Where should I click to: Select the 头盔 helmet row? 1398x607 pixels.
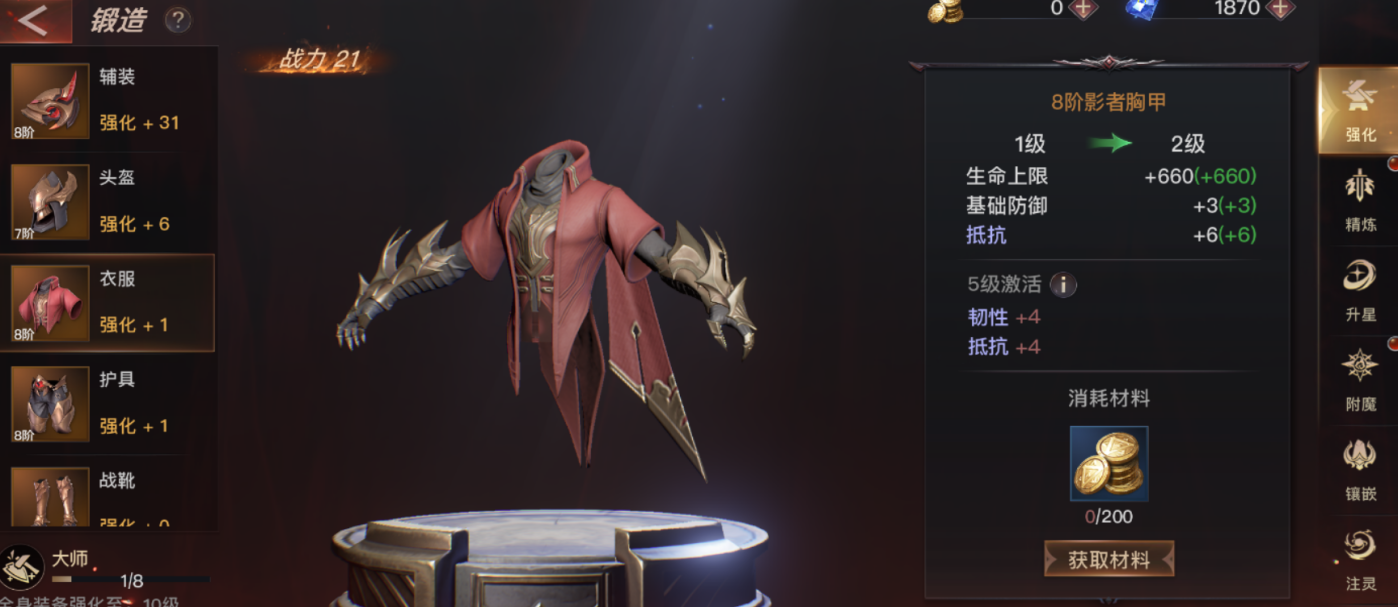[108, 201]
